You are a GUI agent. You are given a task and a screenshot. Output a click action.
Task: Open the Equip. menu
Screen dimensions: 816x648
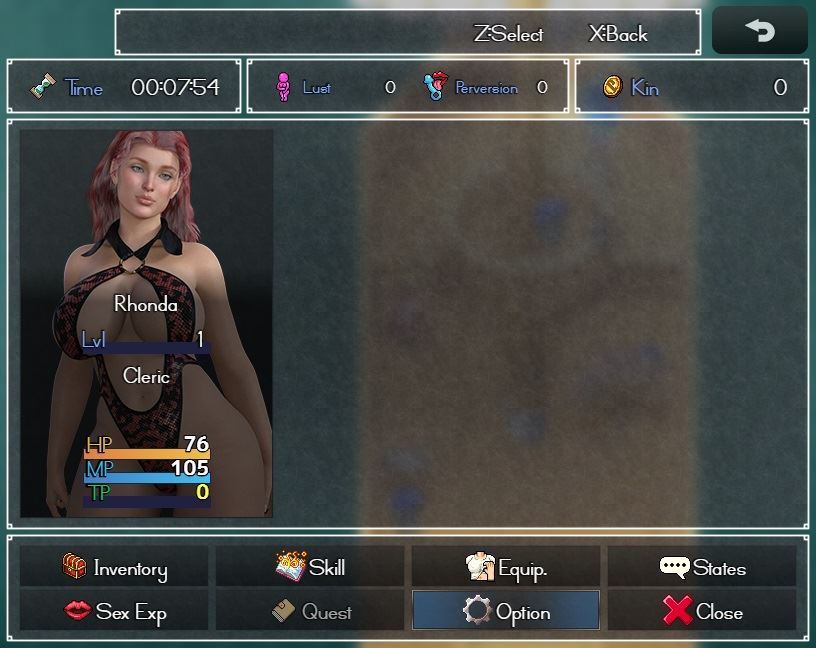tap(506, 568)
